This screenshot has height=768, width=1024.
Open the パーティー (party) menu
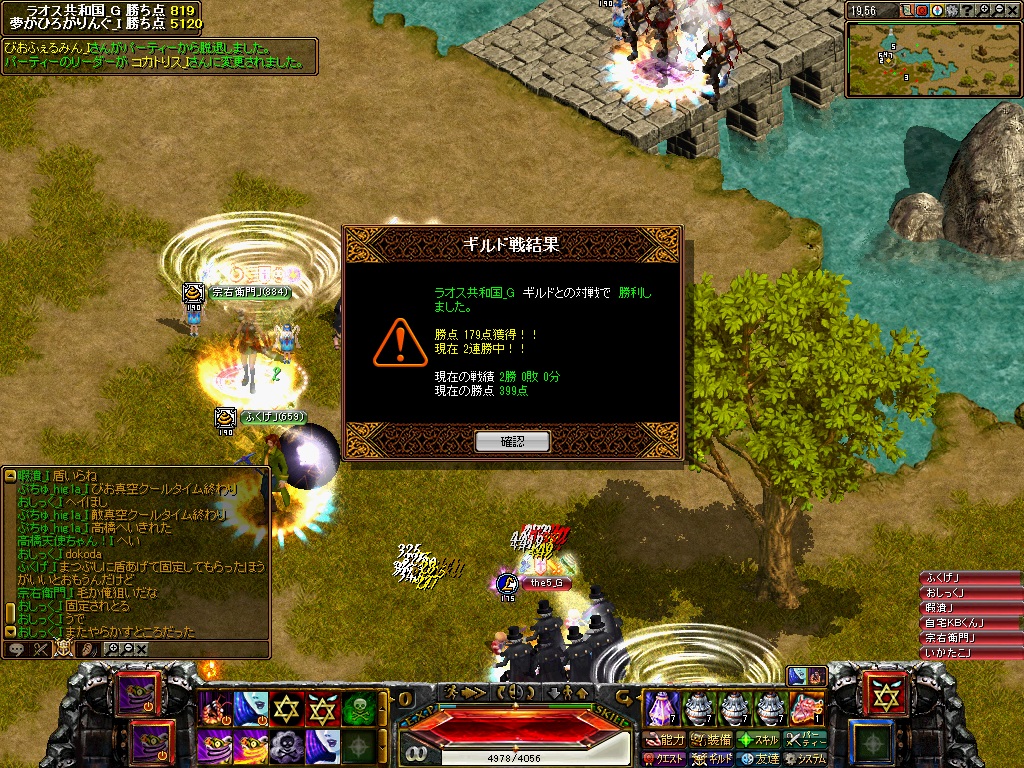pos(805,740)
